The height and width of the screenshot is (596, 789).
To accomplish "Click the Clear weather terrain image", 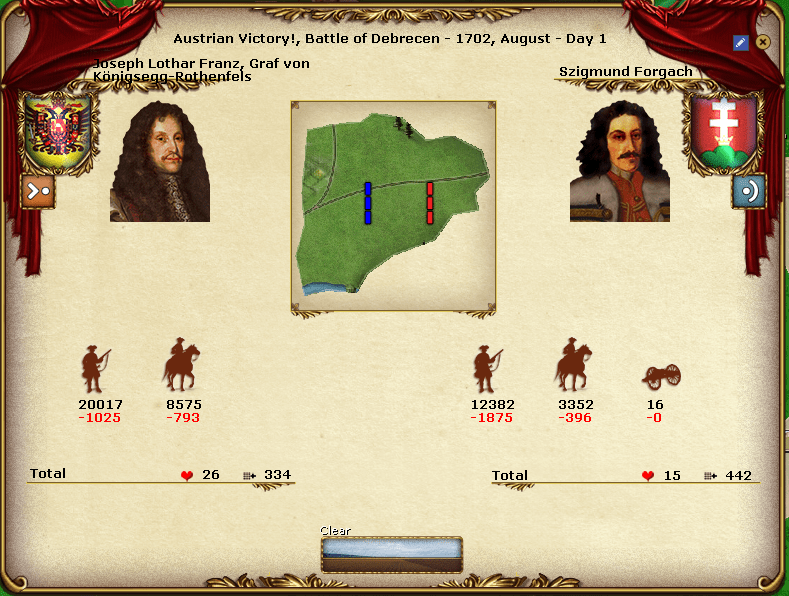I will coord(392,554).
